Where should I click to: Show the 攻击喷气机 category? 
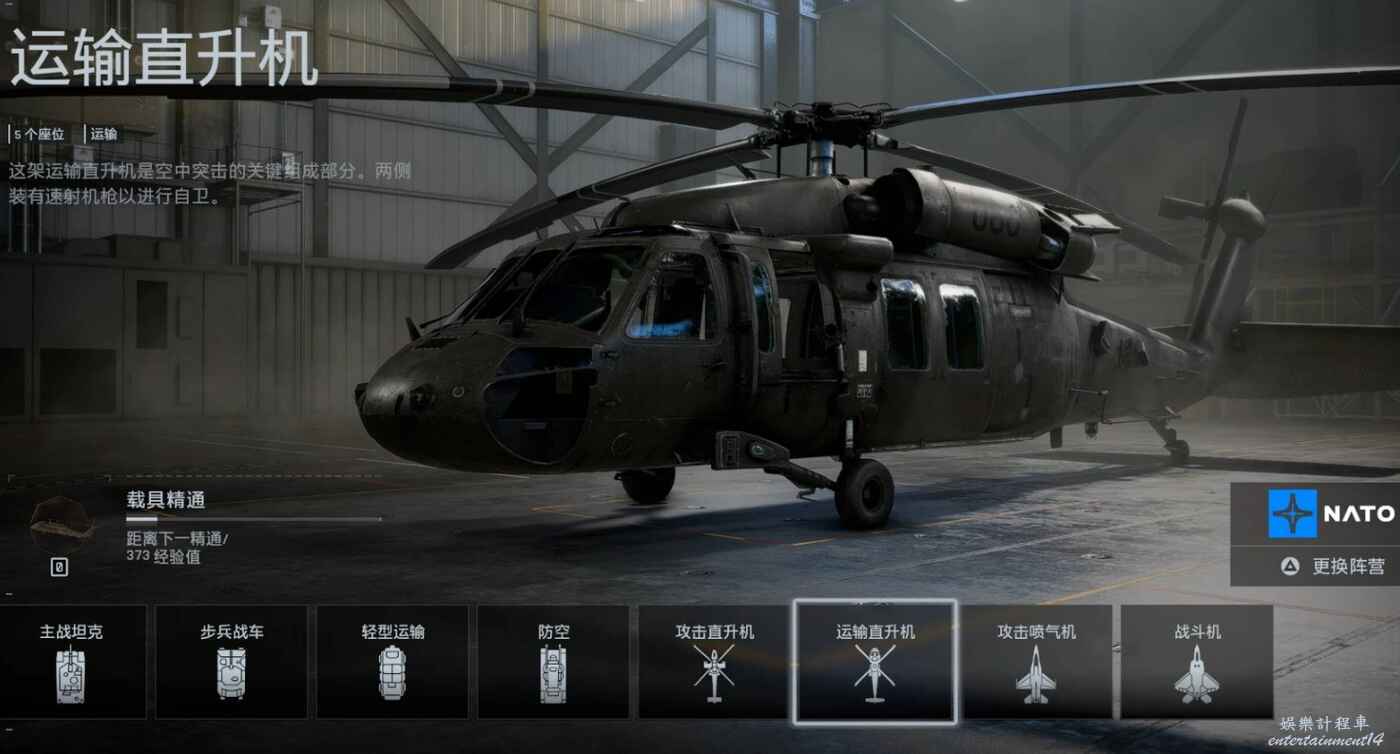1036,661
